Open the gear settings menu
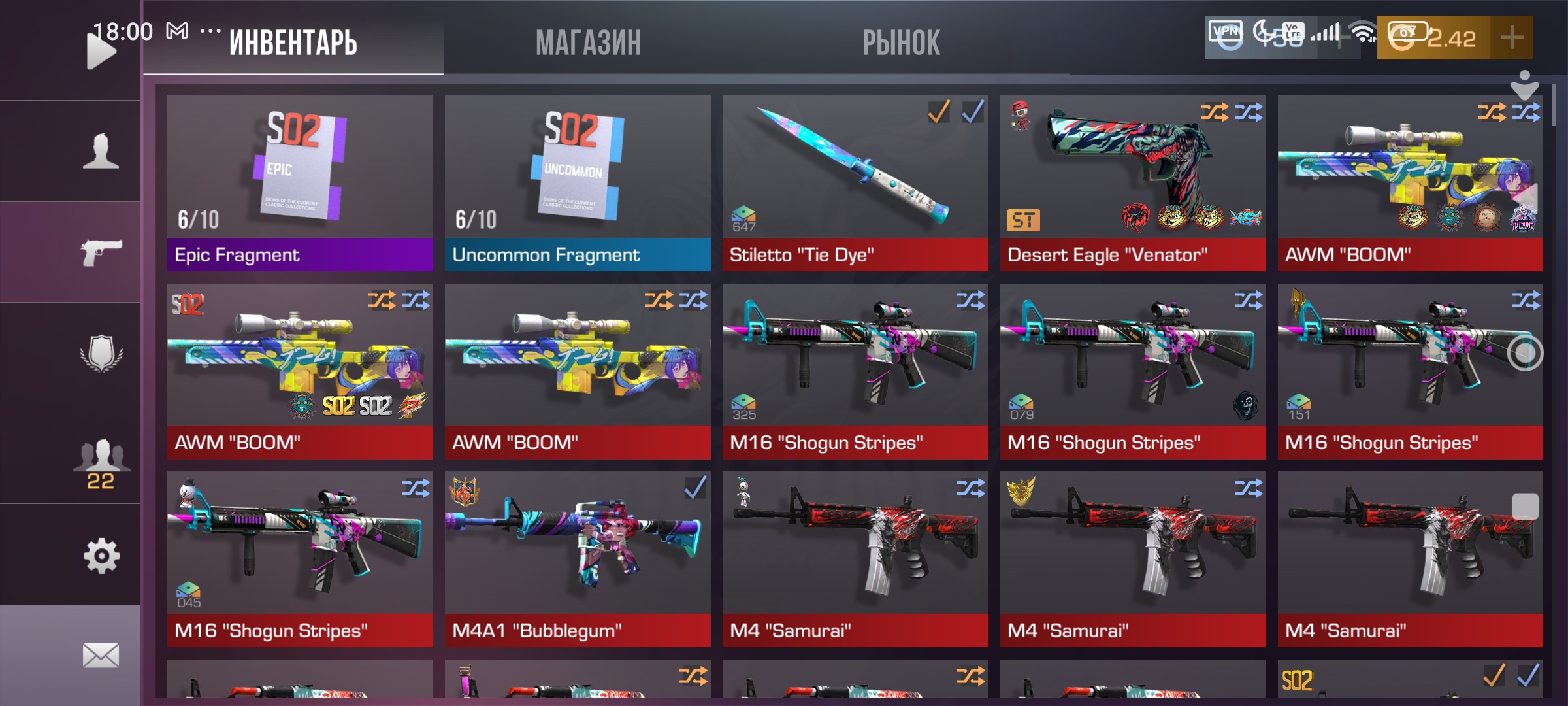 tap(101, 556)
